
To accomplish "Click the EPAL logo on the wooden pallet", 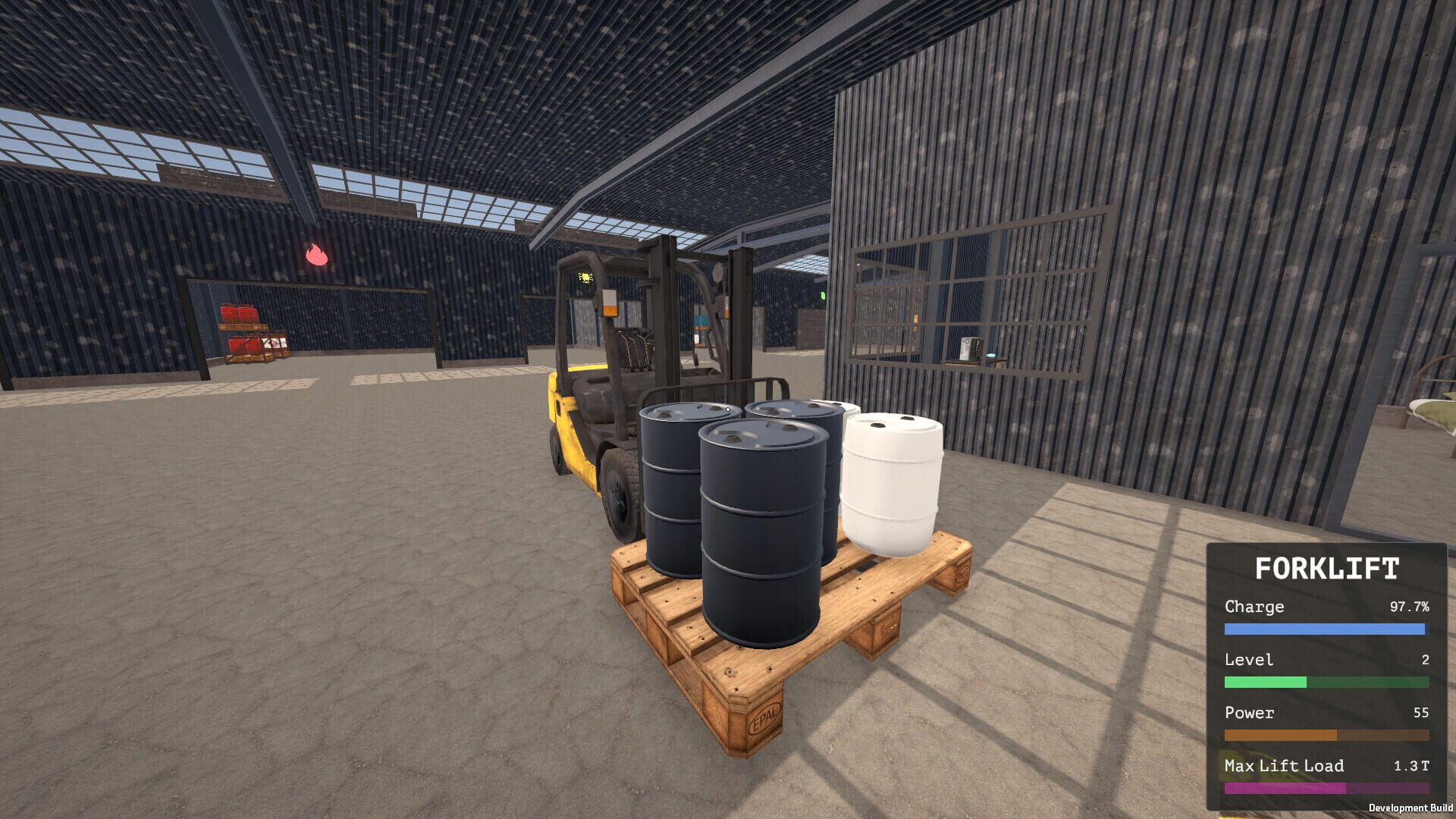I will coord(764,718).
